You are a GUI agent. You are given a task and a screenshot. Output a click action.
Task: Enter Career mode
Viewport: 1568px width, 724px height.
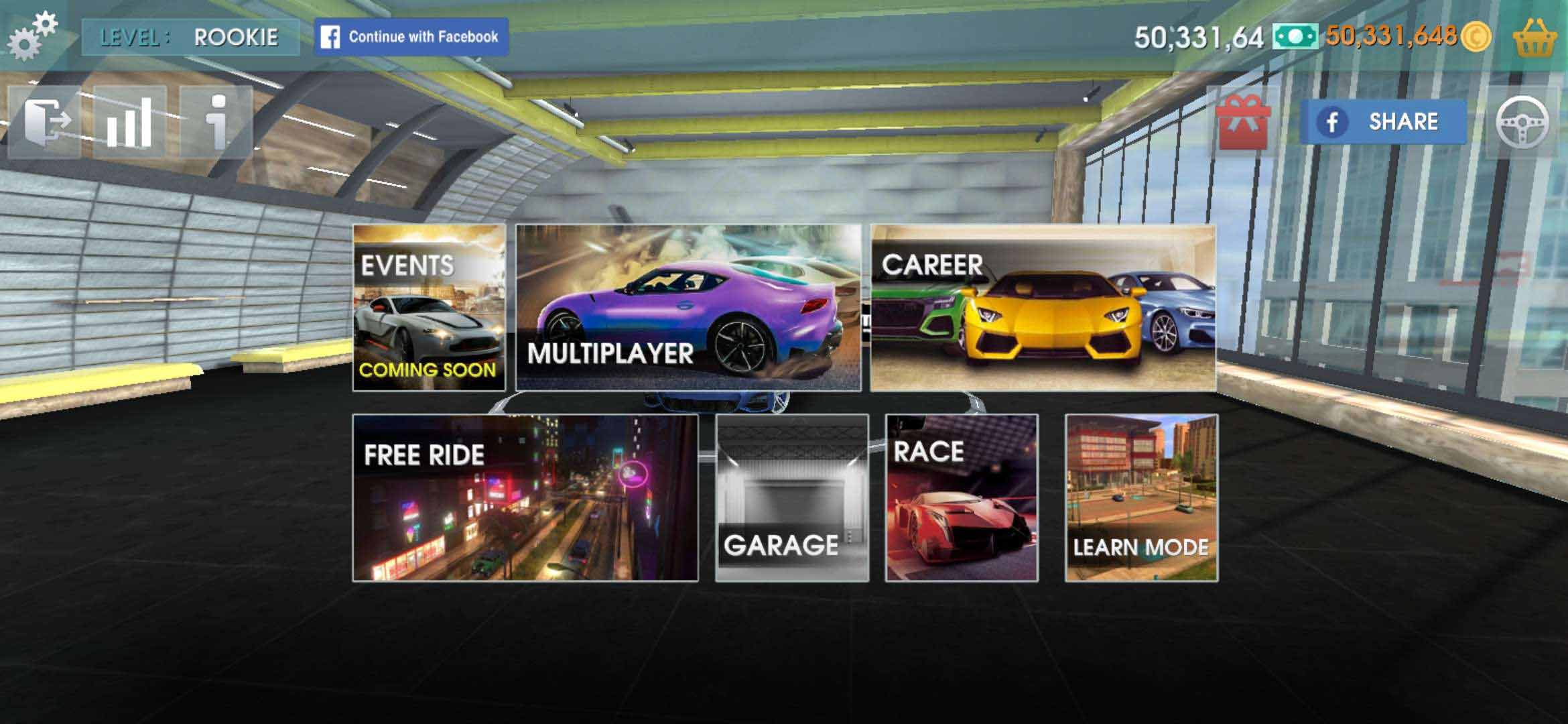(x=1043, y=308)
